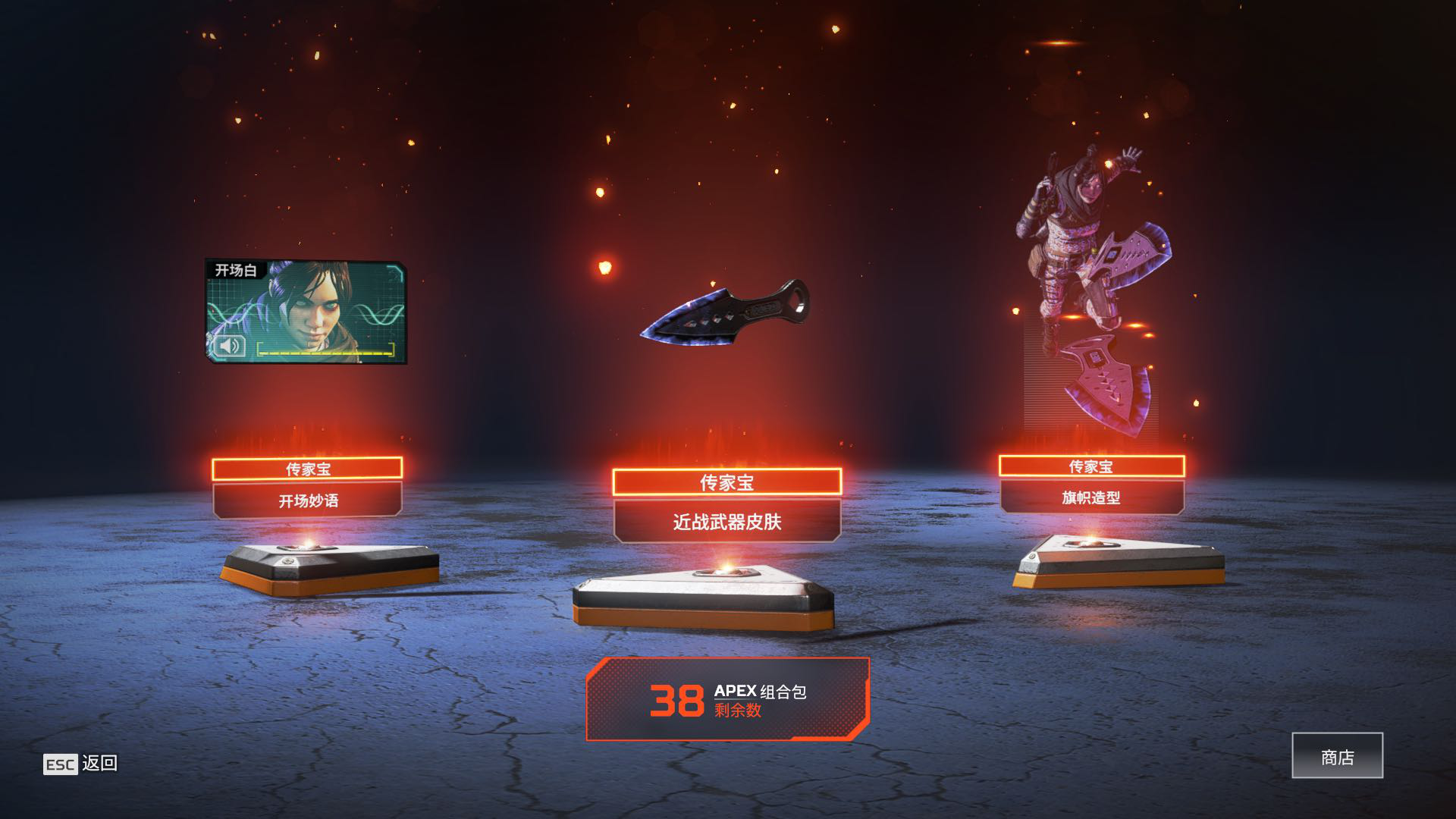1456x819 pixels.
Task: Click the 开场妙语 item label
Action: [307, 500]
